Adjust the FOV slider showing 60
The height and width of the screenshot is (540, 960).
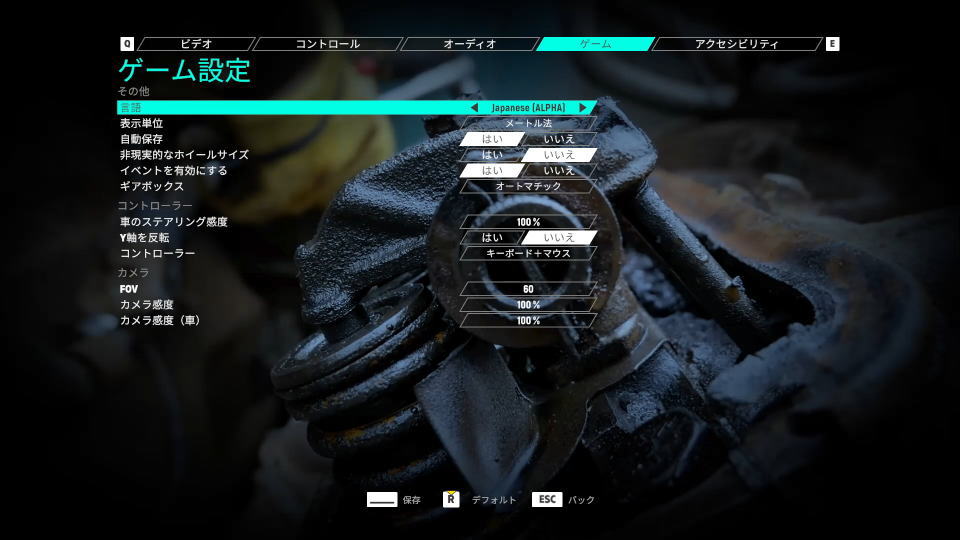528,289
